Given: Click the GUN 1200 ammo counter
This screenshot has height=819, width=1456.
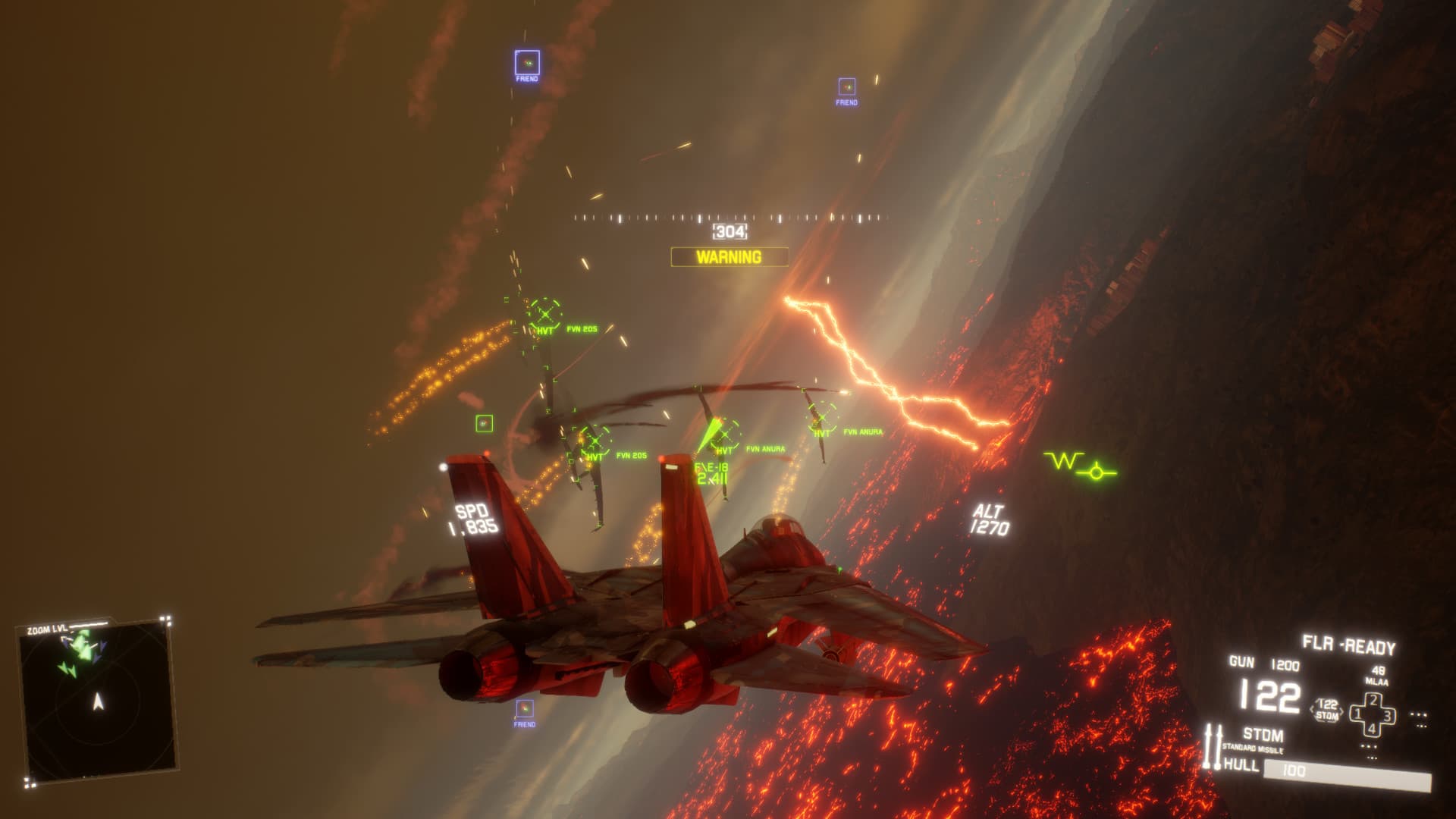Looking at the screenshot, I should [1265, 663].
